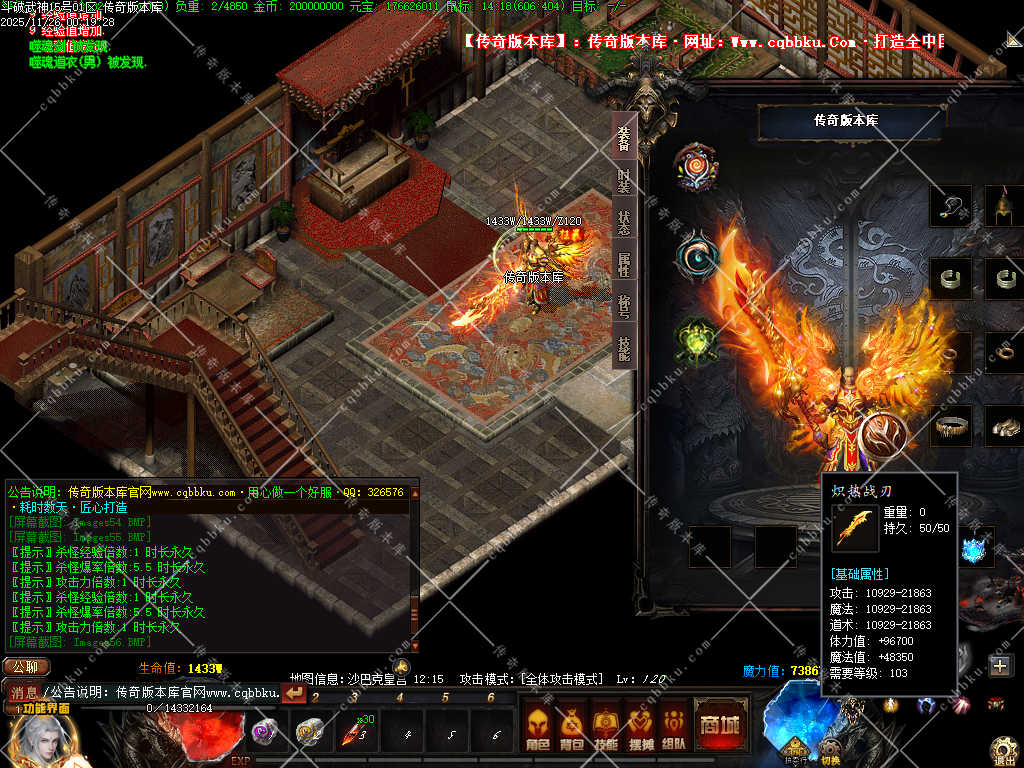Select the 装备 (equipment) tab

tap(624, 138)
